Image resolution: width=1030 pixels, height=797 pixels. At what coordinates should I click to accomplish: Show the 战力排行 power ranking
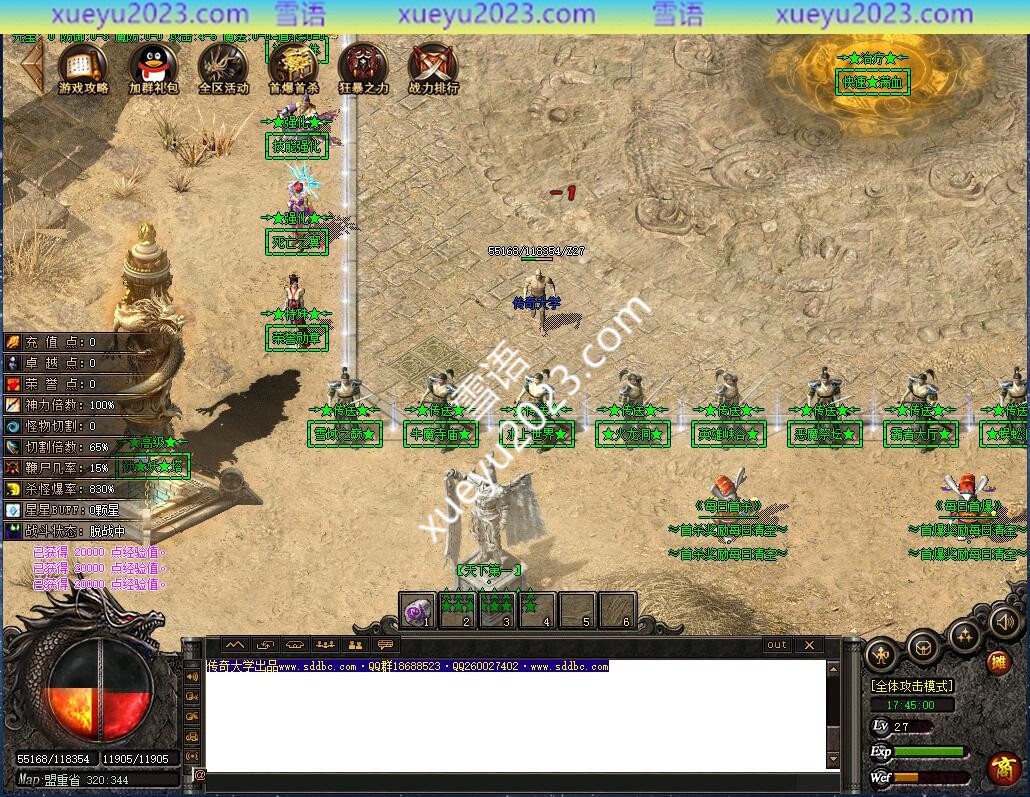pos(433,65)
